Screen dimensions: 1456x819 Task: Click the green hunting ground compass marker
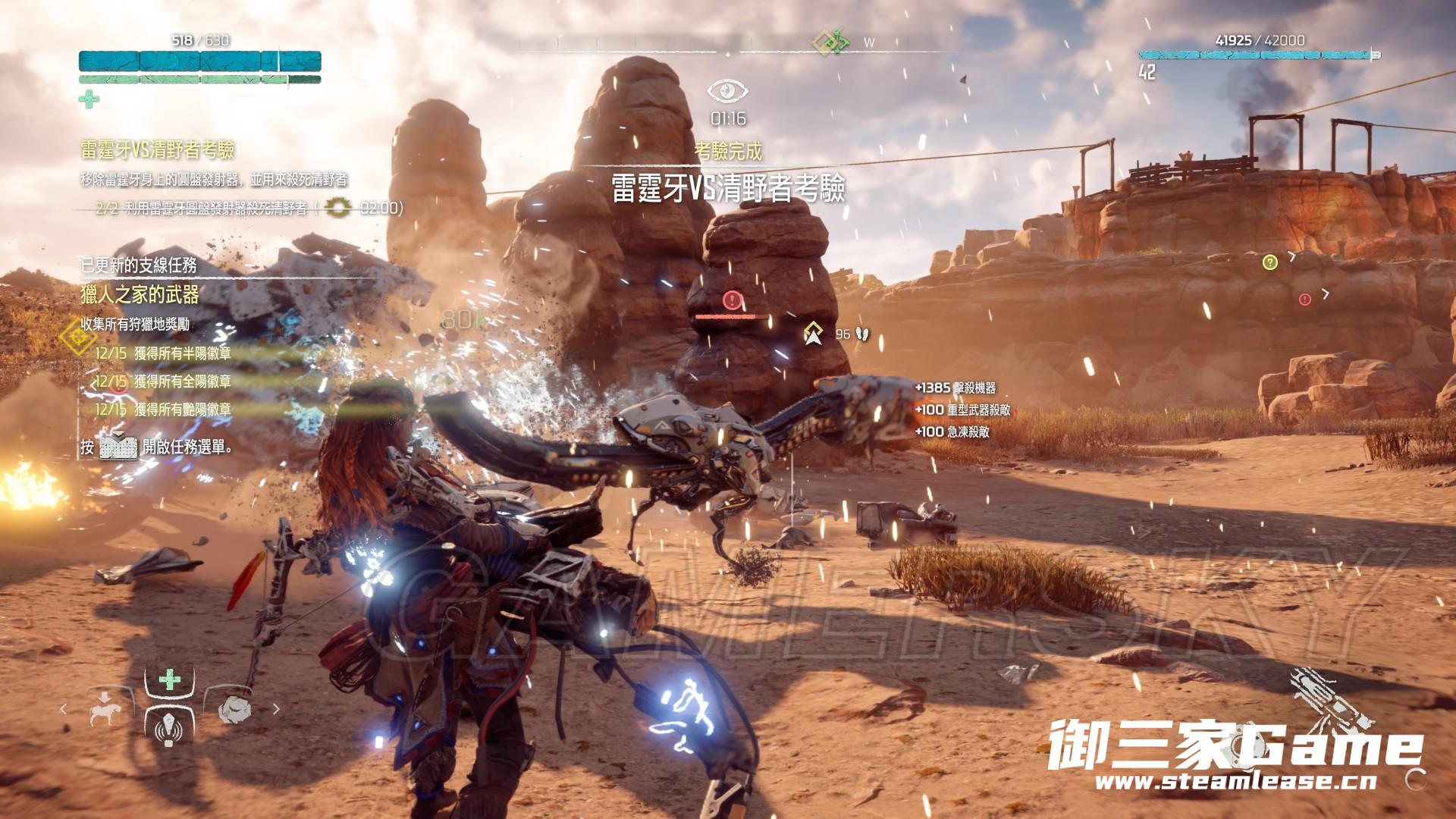(833, 42)
